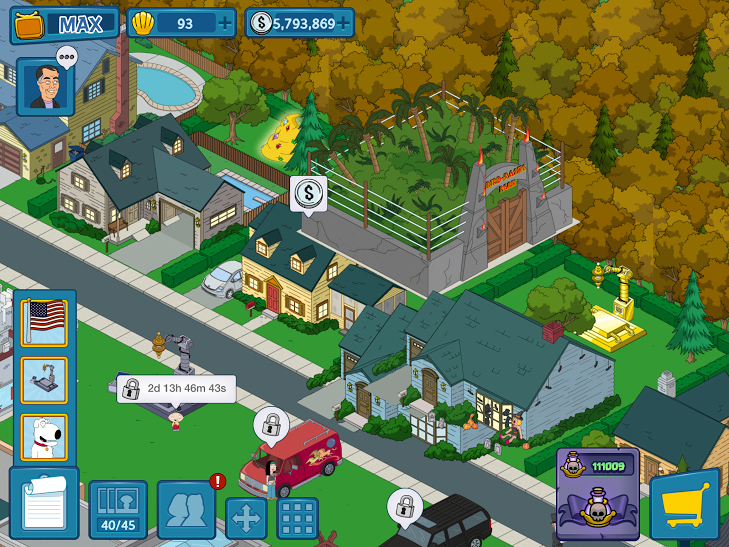Image resolution: width=729 pixels, height=547 pixels.
Task: Open the friends menu with the alert badge
Action: pos(187,510)
